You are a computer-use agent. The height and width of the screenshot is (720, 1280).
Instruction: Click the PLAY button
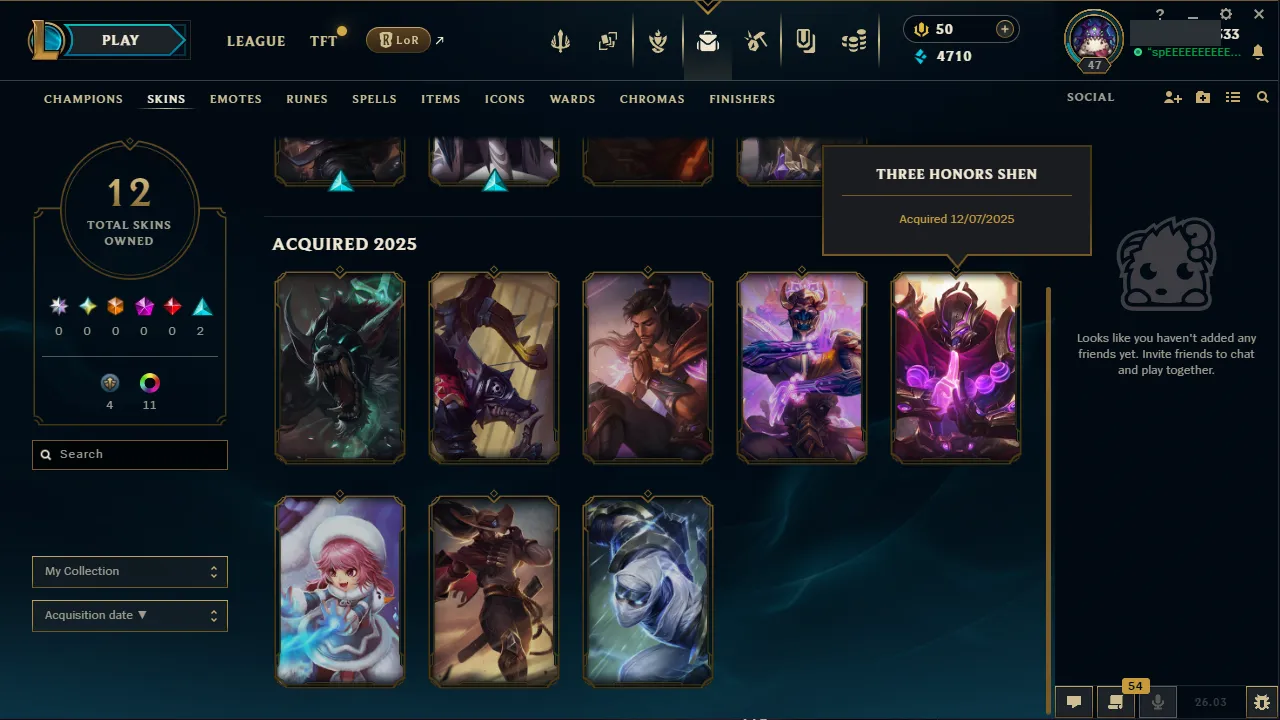click(x=120, y=40)
